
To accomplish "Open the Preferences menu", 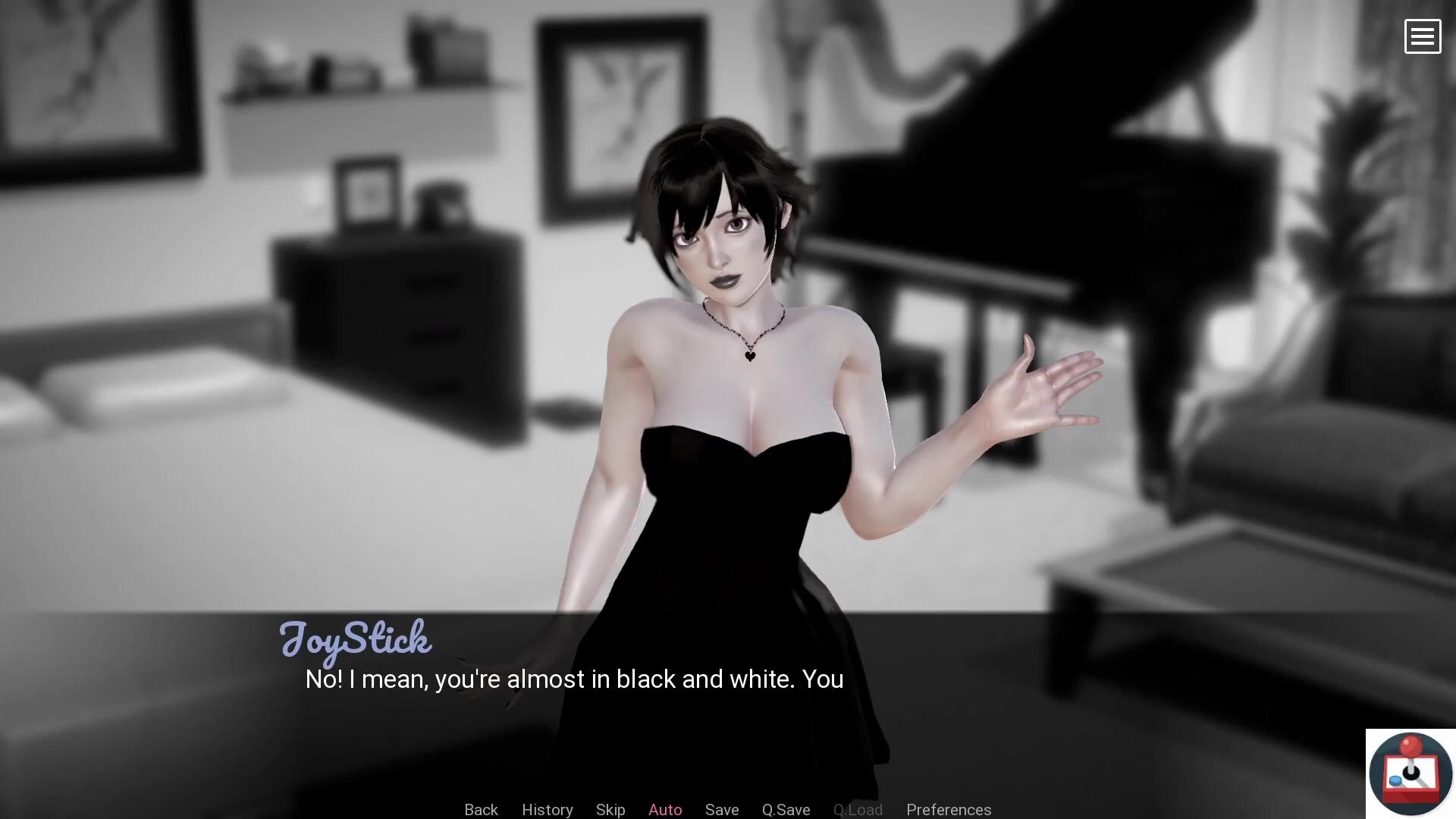I will tap(949, 809).
